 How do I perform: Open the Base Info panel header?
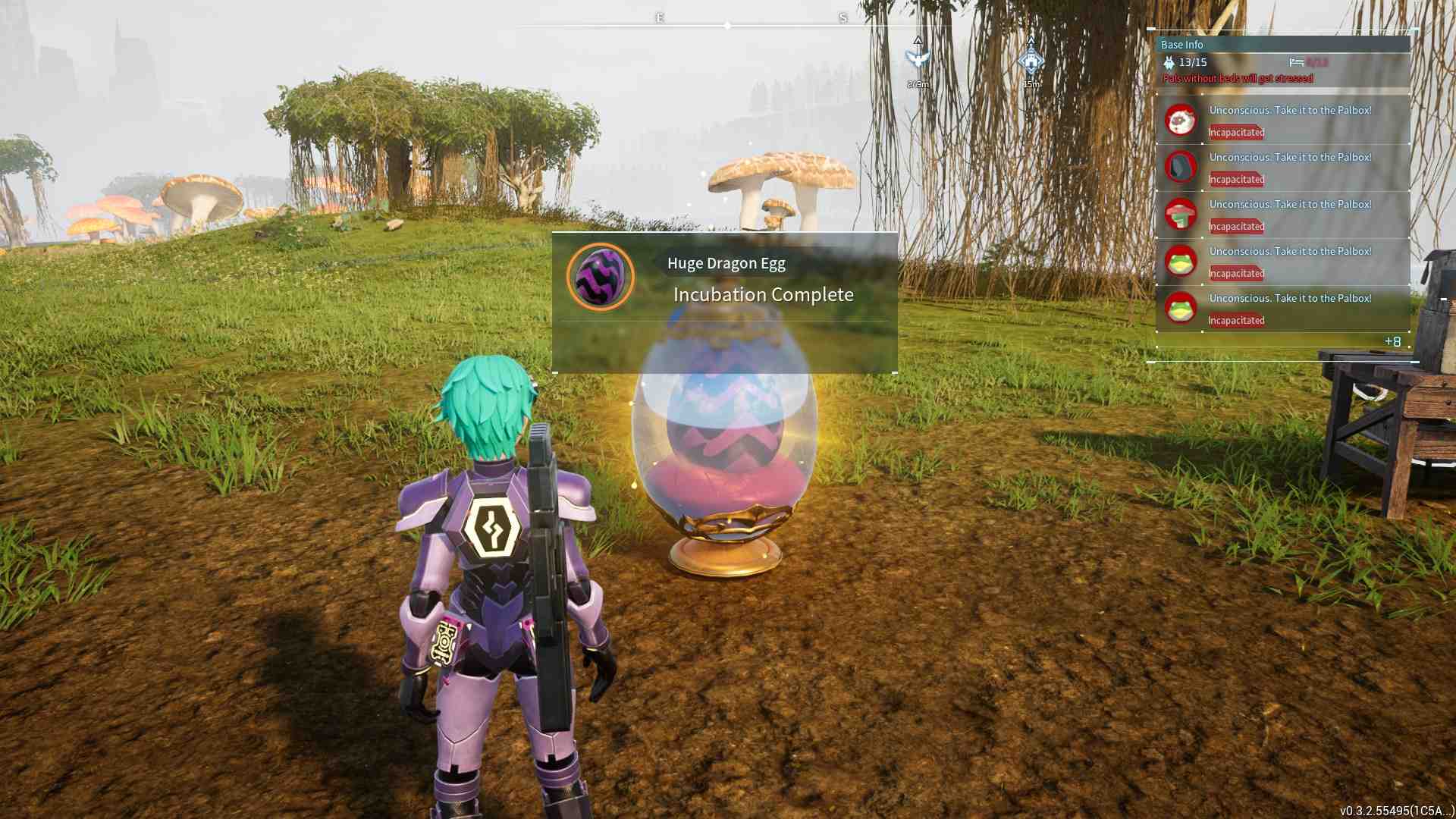pos(1182,45)
